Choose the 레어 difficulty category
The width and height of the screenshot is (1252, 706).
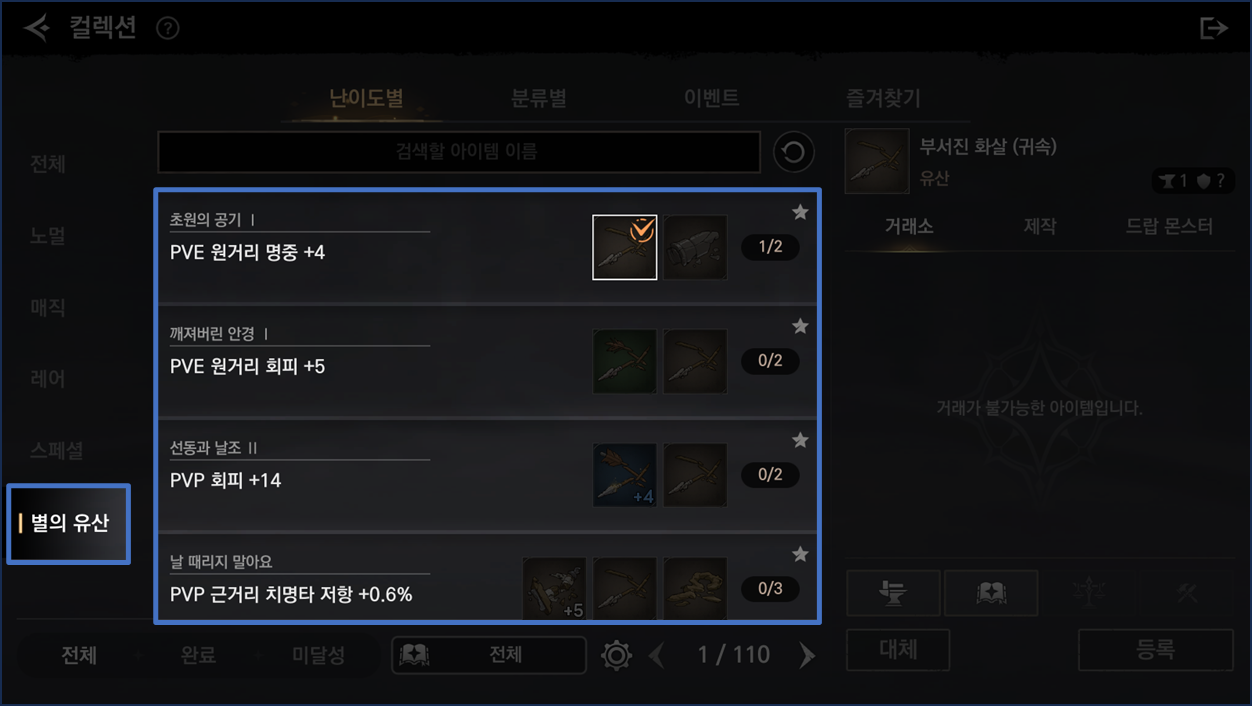[x=48, y=379]
